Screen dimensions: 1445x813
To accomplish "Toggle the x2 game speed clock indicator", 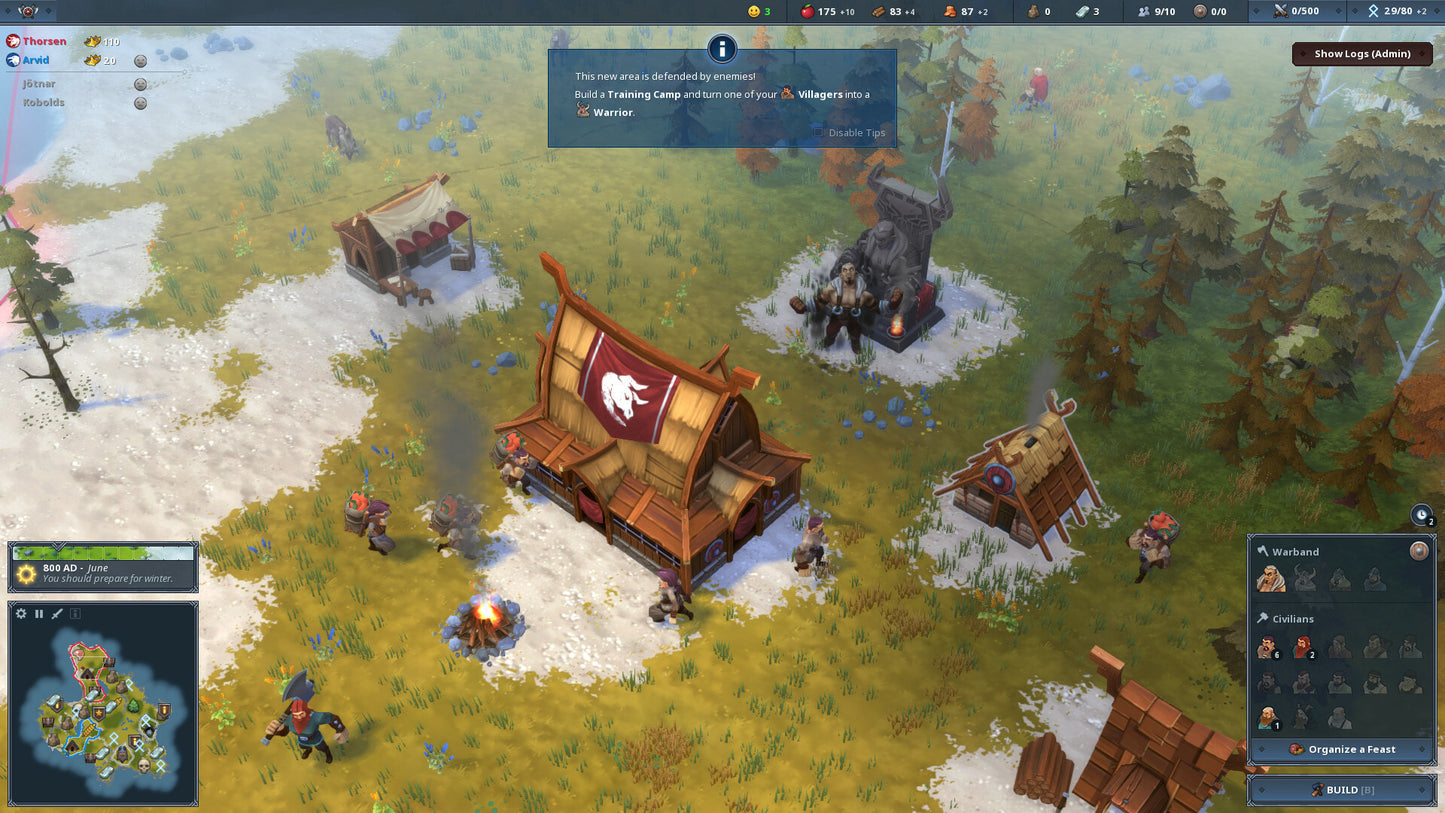I will click(1421, 515).
